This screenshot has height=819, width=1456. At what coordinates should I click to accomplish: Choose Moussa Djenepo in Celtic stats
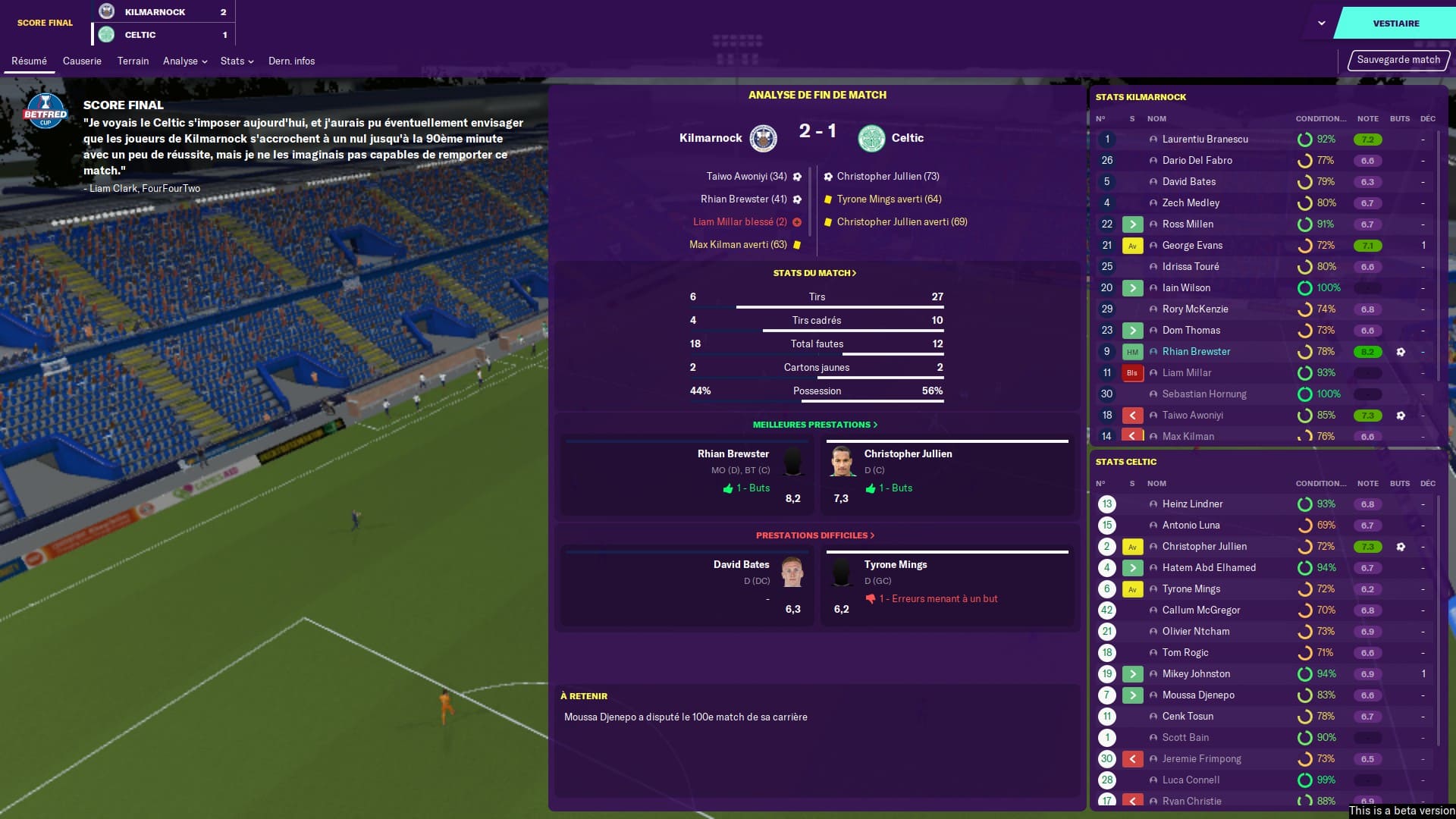pyautogui.click(x=1197, y=695)
